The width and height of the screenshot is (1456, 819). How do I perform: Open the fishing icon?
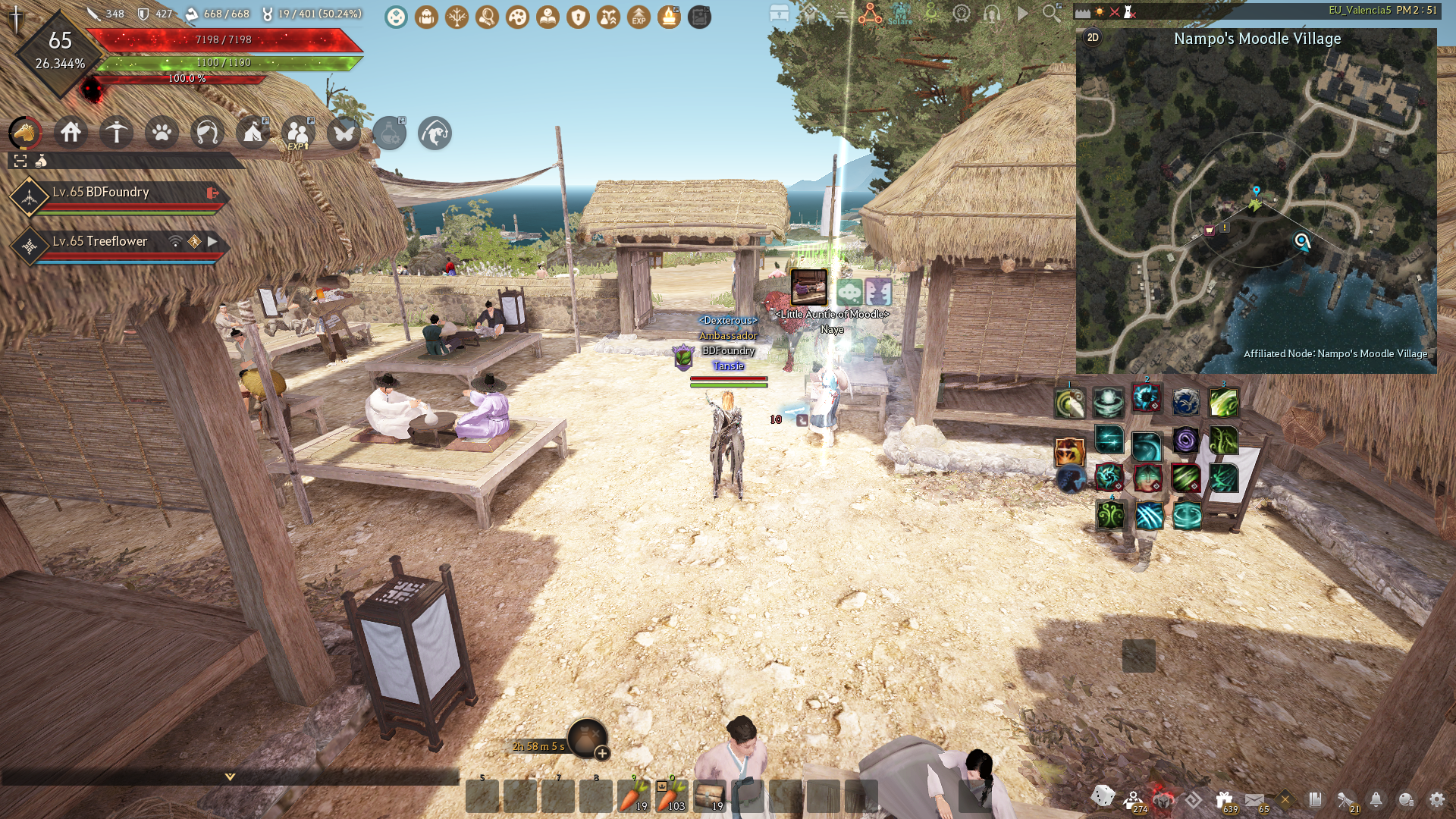[207, 133]
